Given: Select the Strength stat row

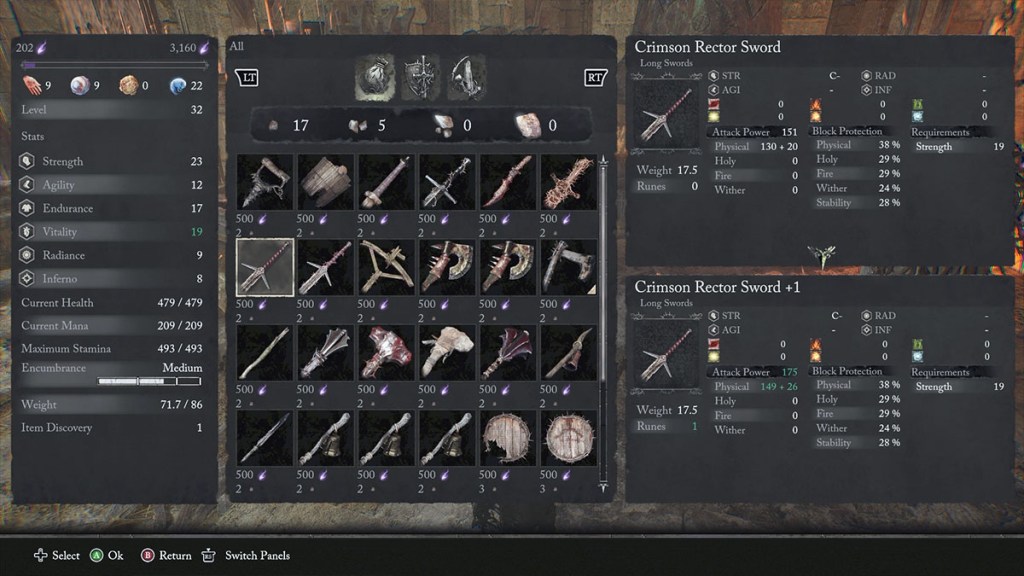Looking at the screenshot, I should (110, 161).
